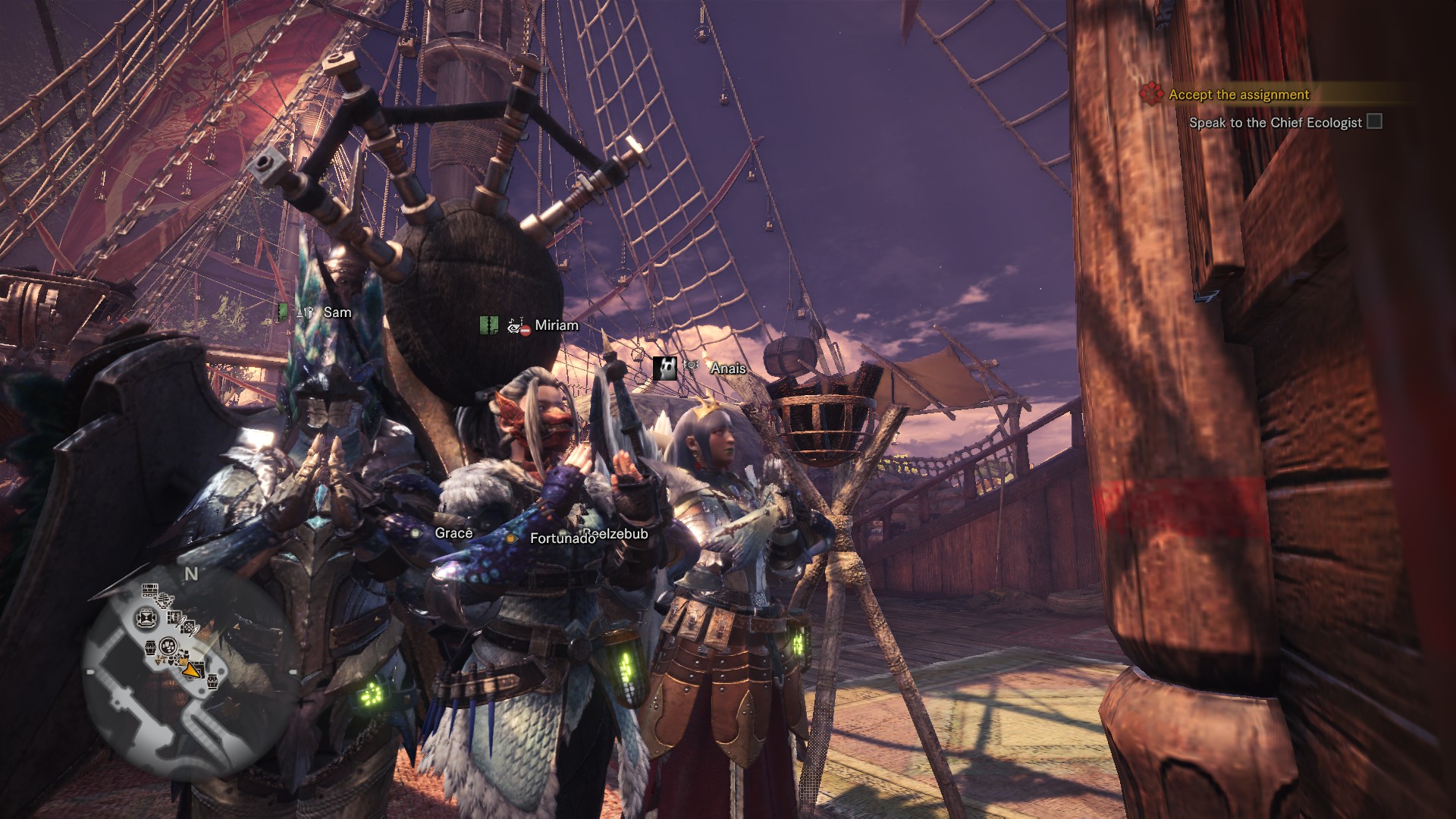The height and width of the screenshot is (819, 1456).
Task: Select player Miriam's name tag
Action: pyautogui.click(x=556, y=325)
